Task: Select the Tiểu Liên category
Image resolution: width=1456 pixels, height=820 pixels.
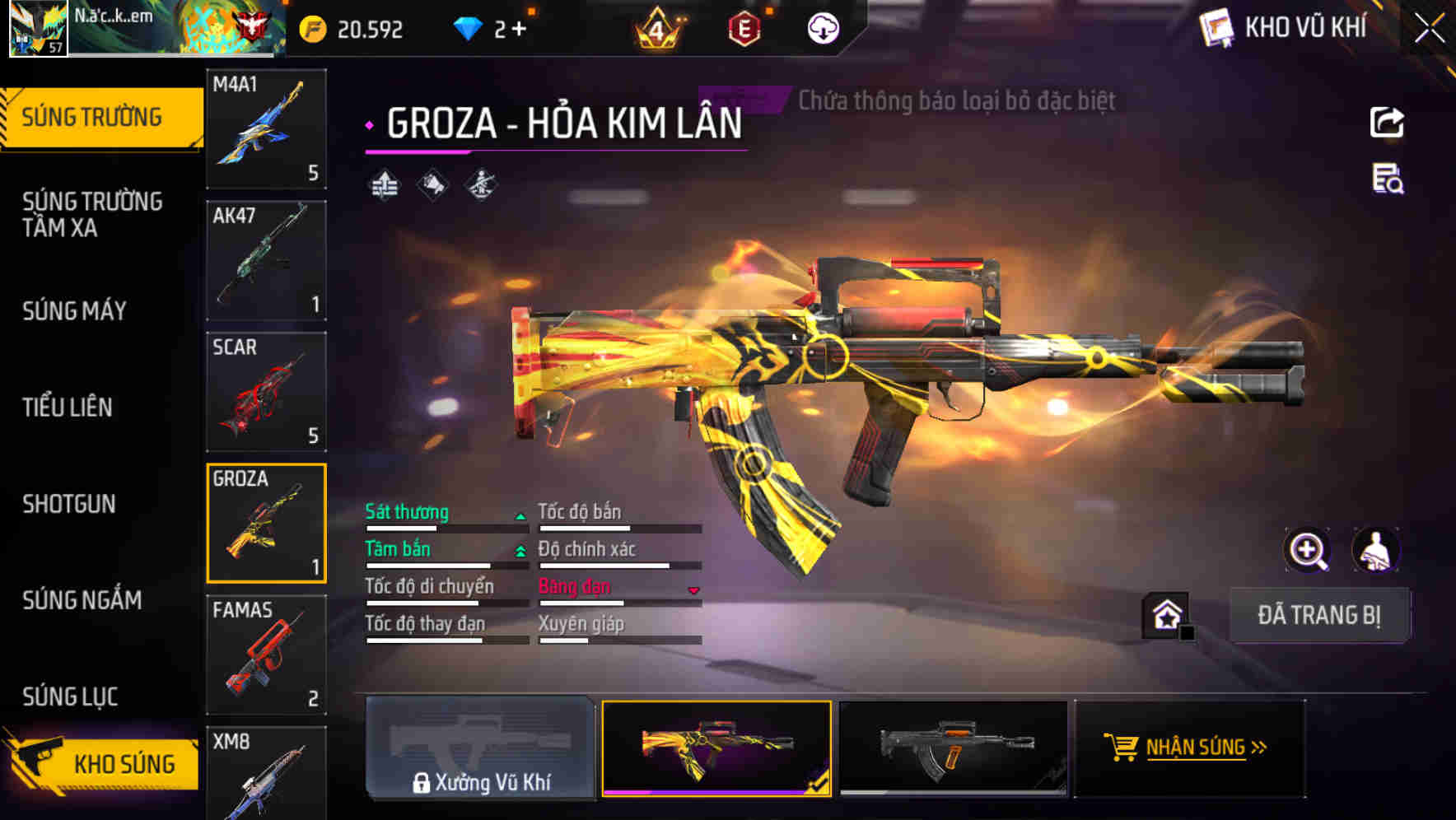Action: tap(68, 408)
